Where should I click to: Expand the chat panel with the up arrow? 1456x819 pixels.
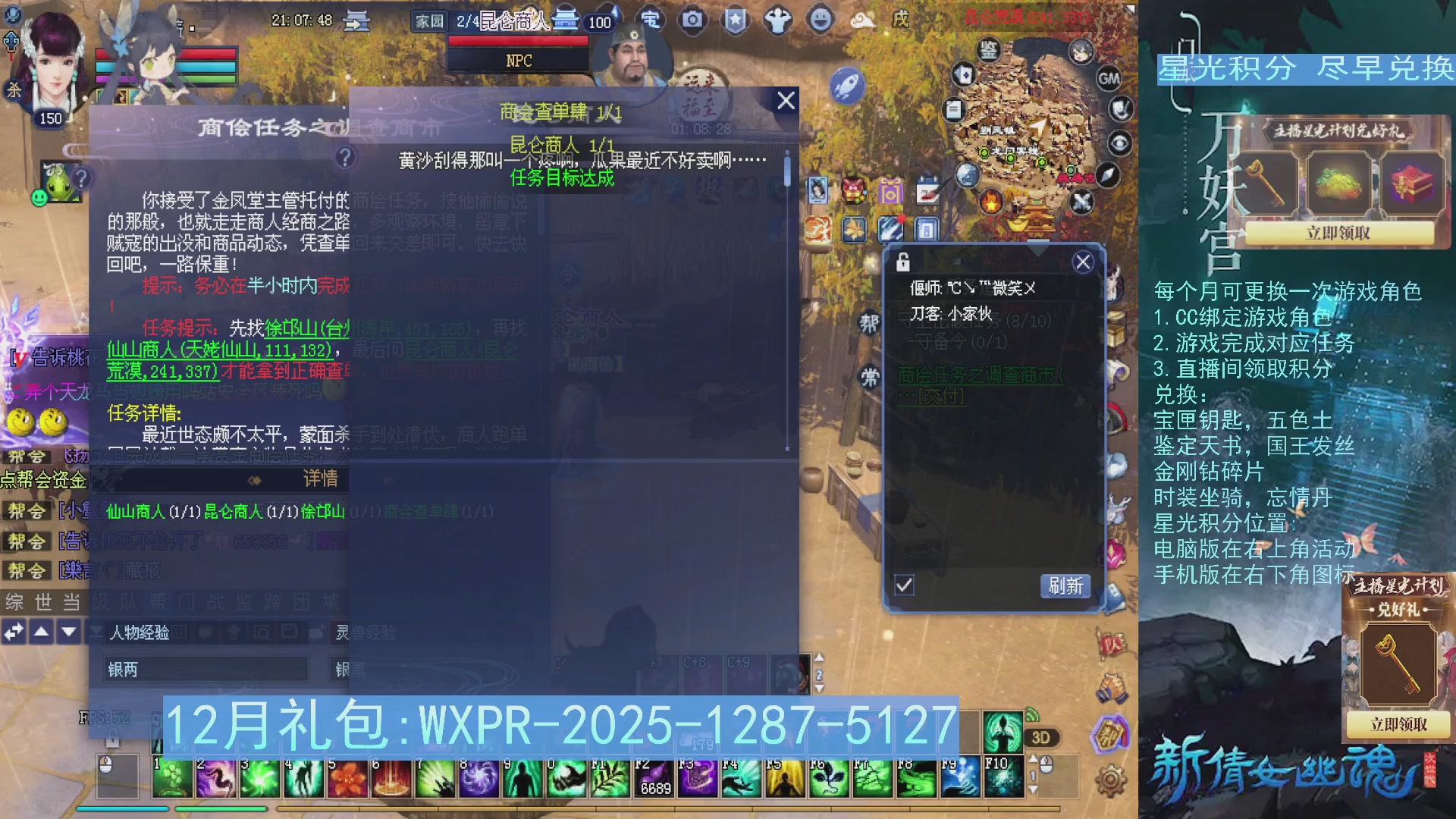41,632
